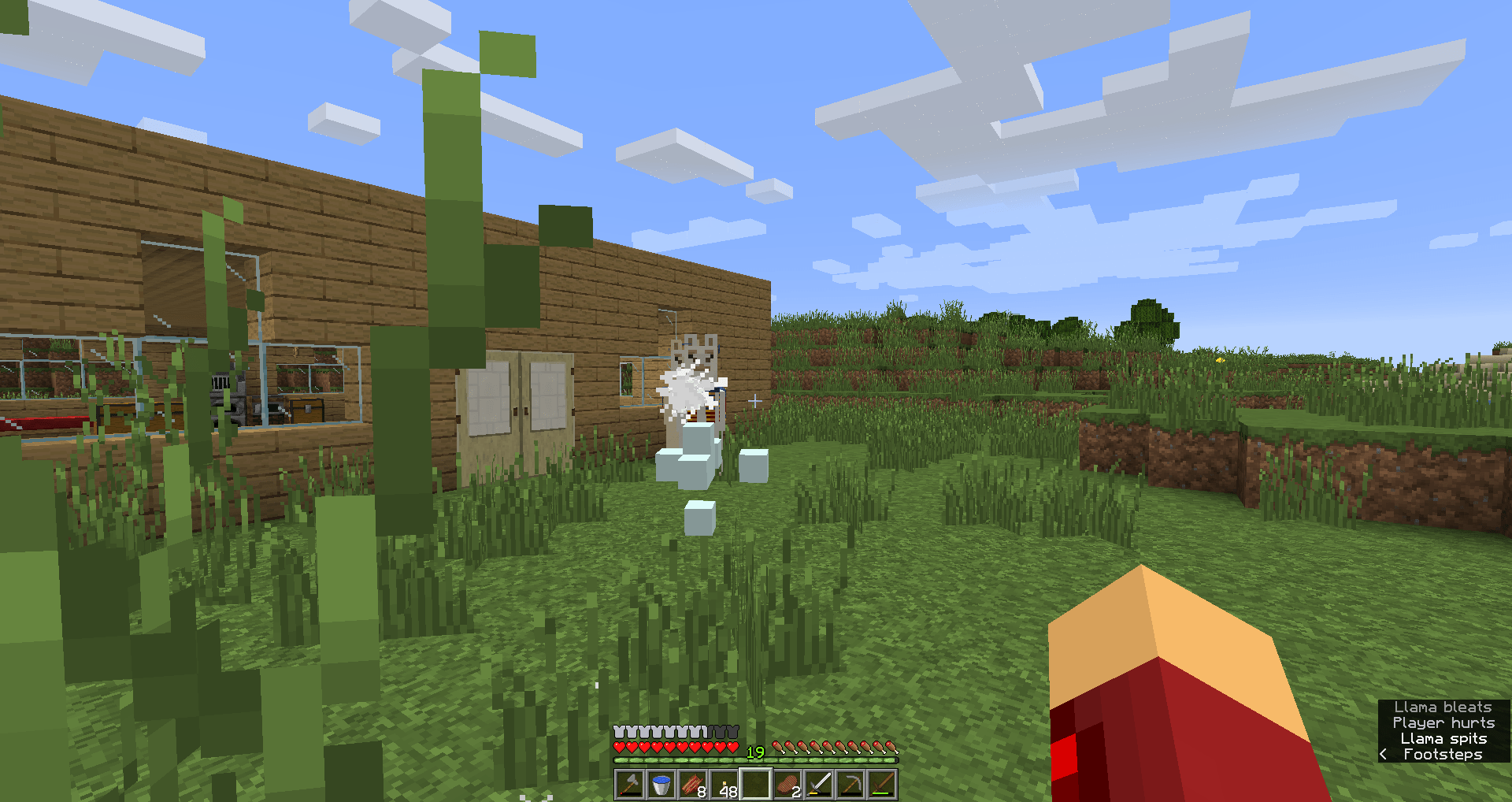Click the leftmost heart in the health bar
1512x802 pixels.
(x=620, y=745)
